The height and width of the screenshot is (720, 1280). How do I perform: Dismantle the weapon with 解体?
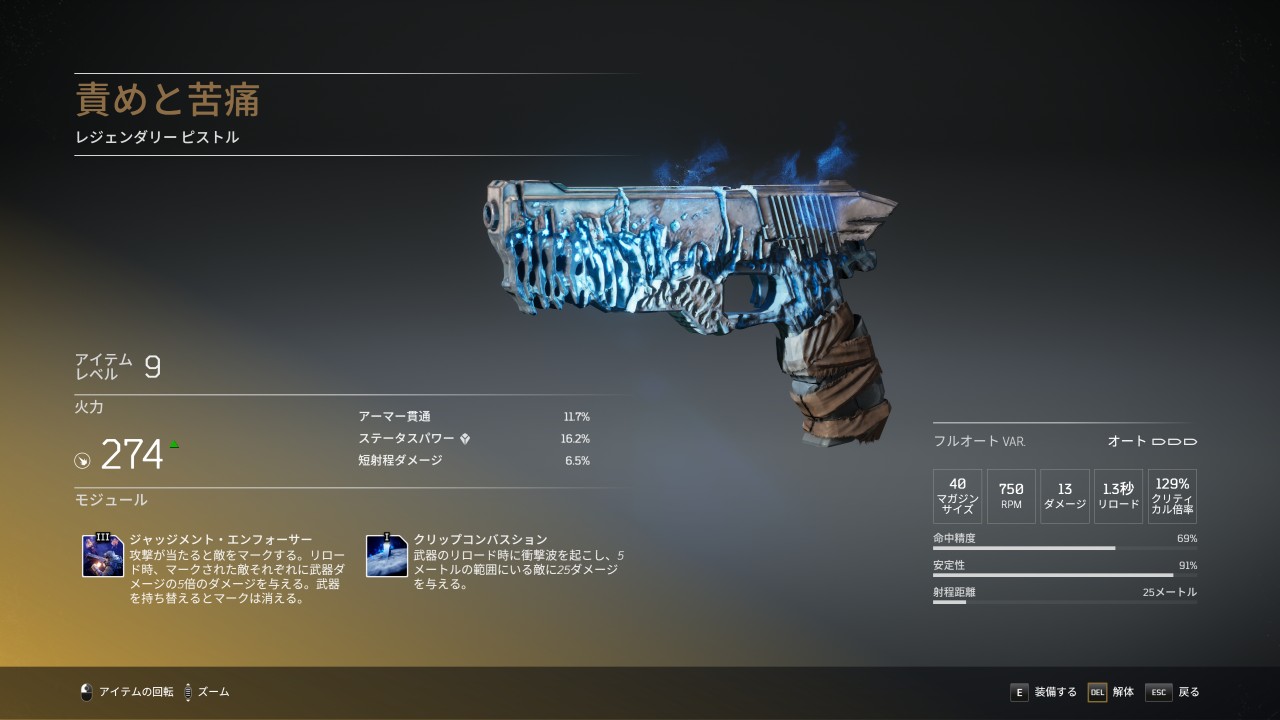click(1111, 692)
